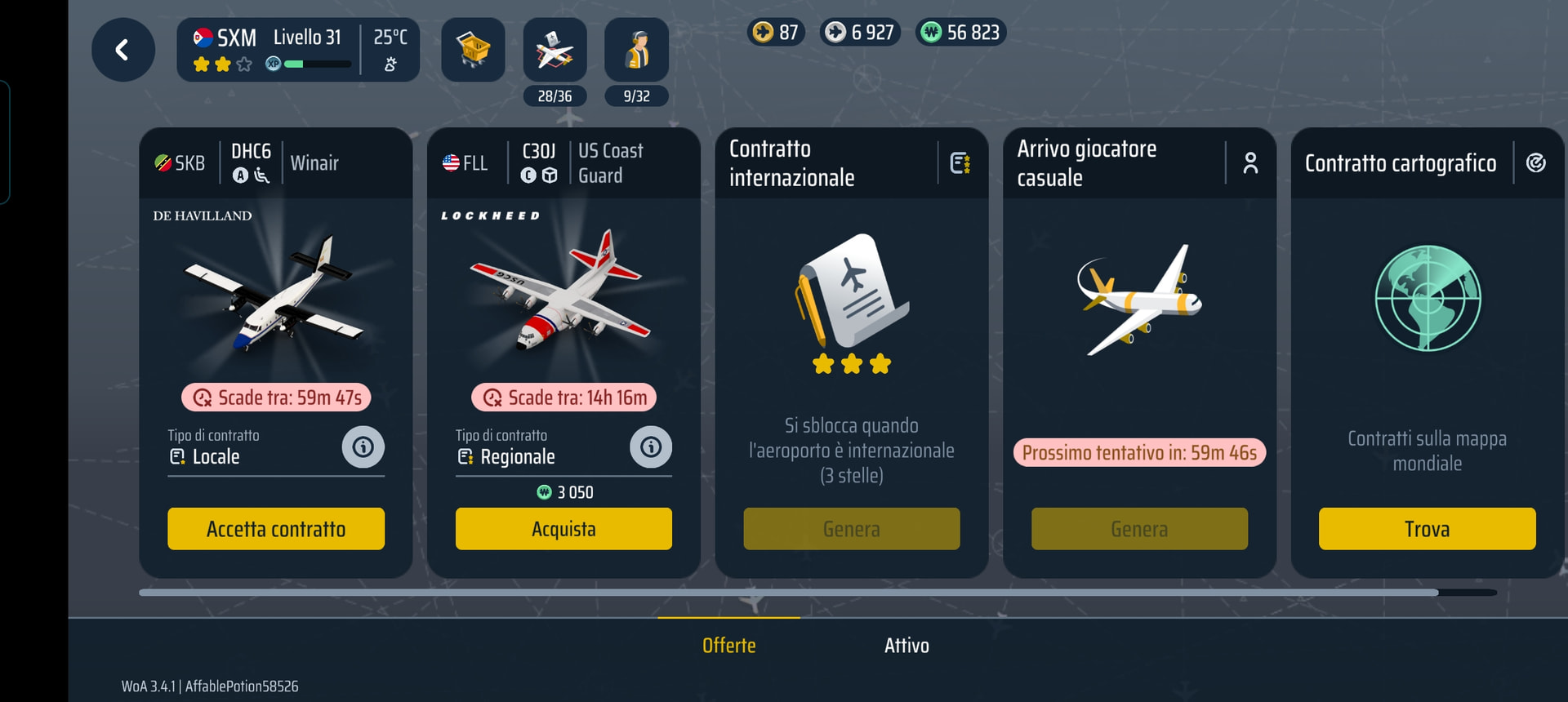Generate a random player arrival
Image resolution: width=1568 pixels, height=702 pixels.
(1139, 529)
